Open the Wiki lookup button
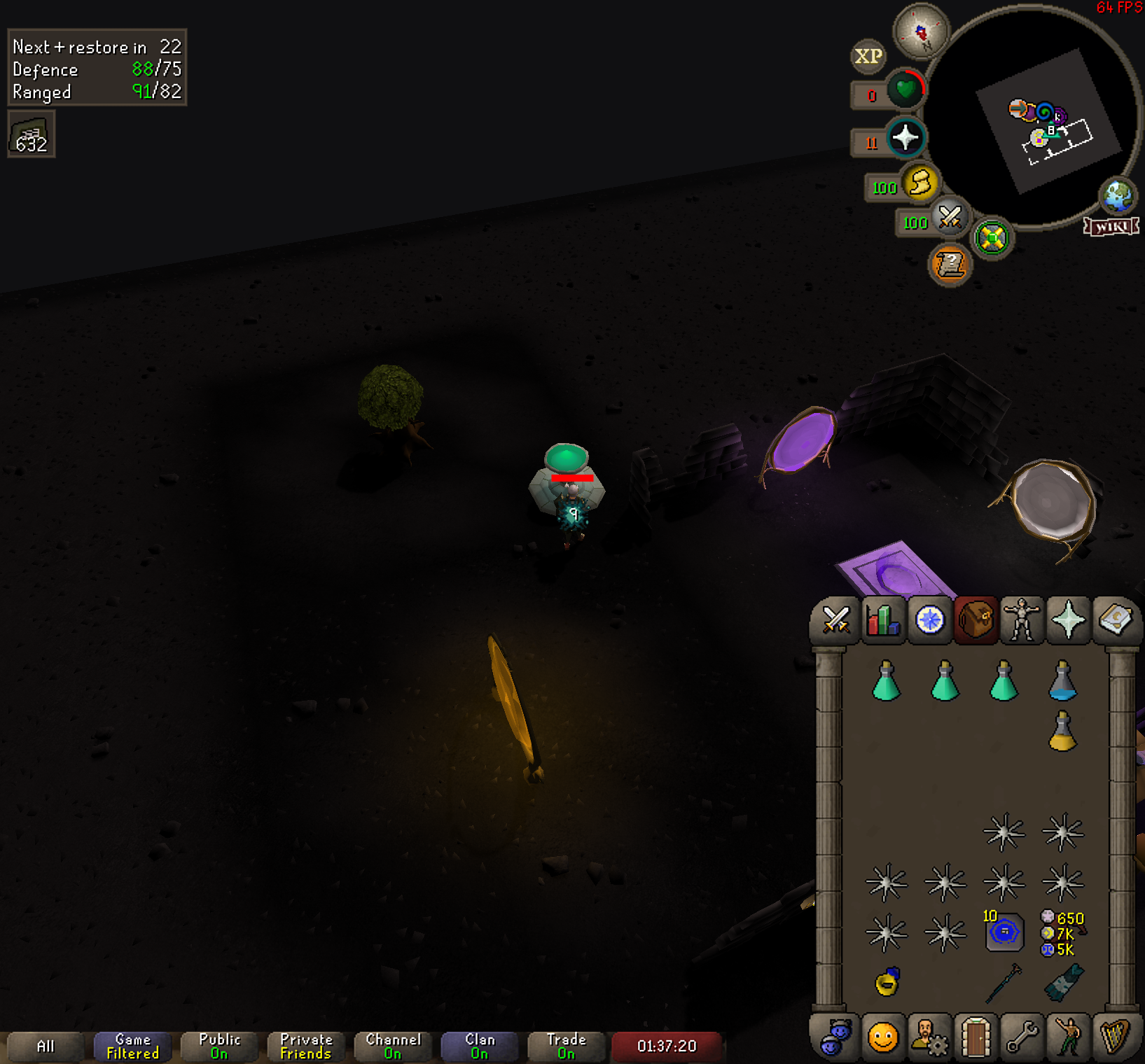This screenshot has width=1145, height=1064. click(x=1111, y=226)
